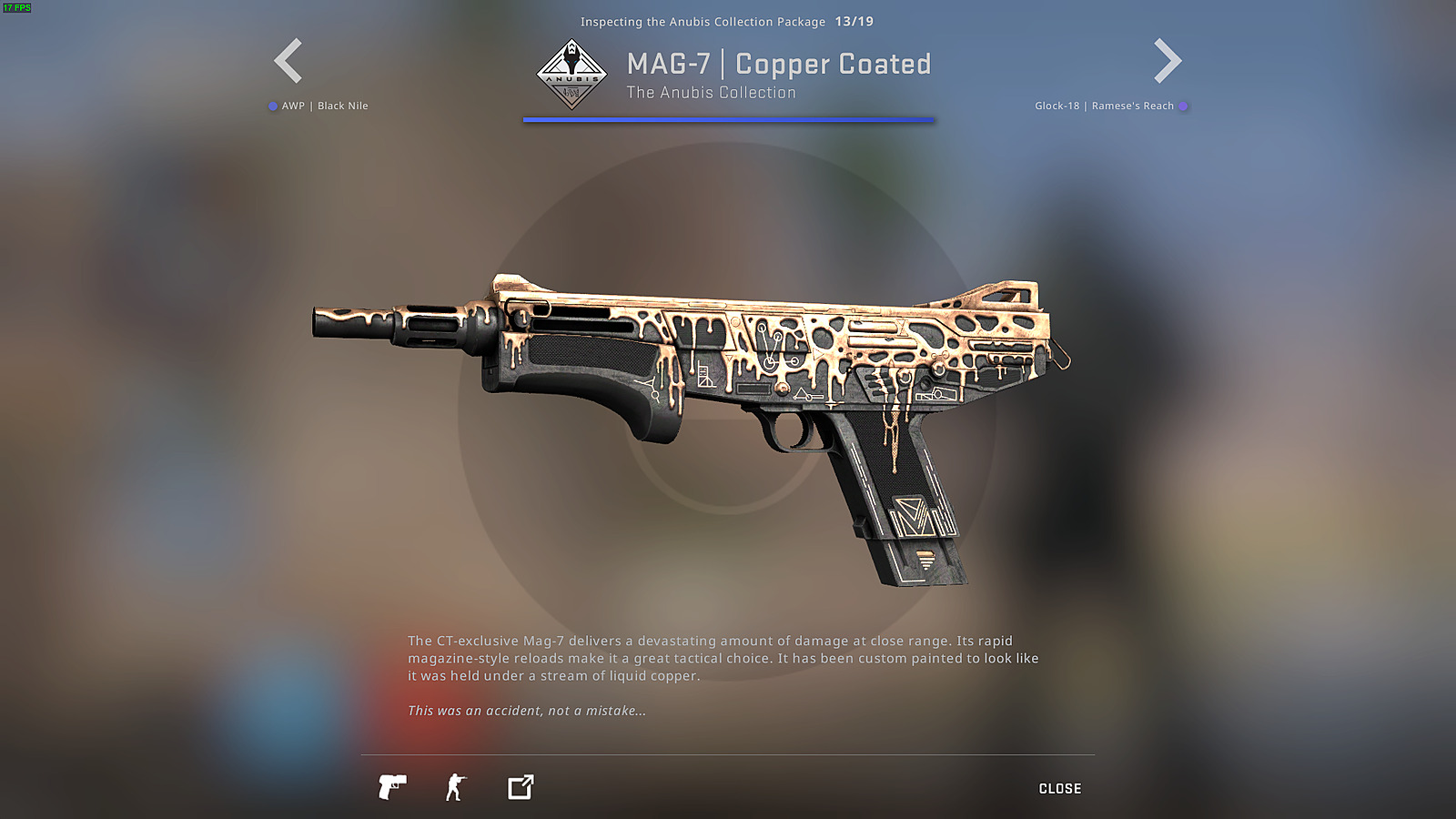Open the share options via the export arrow
Viewport: 1456px width, 819px height.
[x=519, y=786]
